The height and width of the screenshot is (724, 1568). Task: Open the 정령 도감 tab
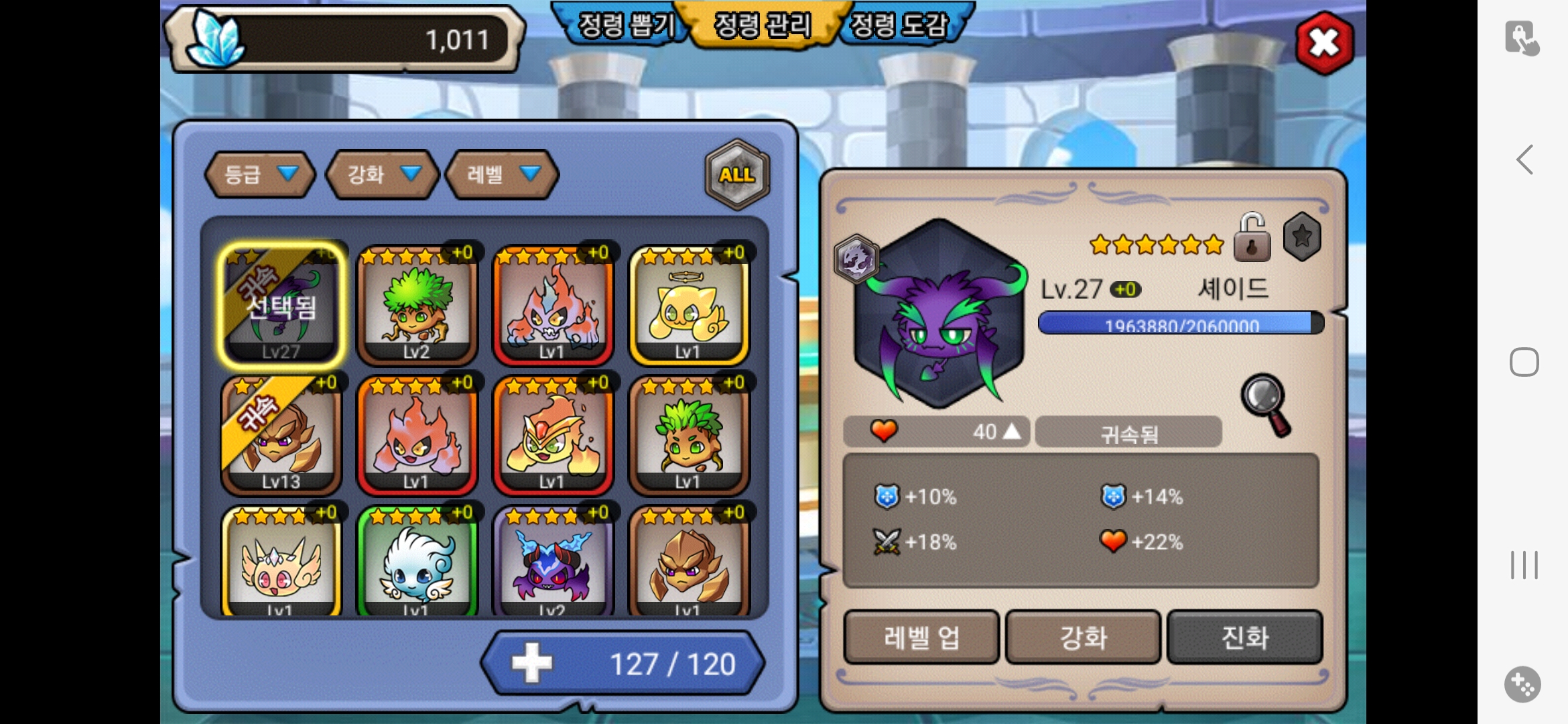[x=899, y=25]
